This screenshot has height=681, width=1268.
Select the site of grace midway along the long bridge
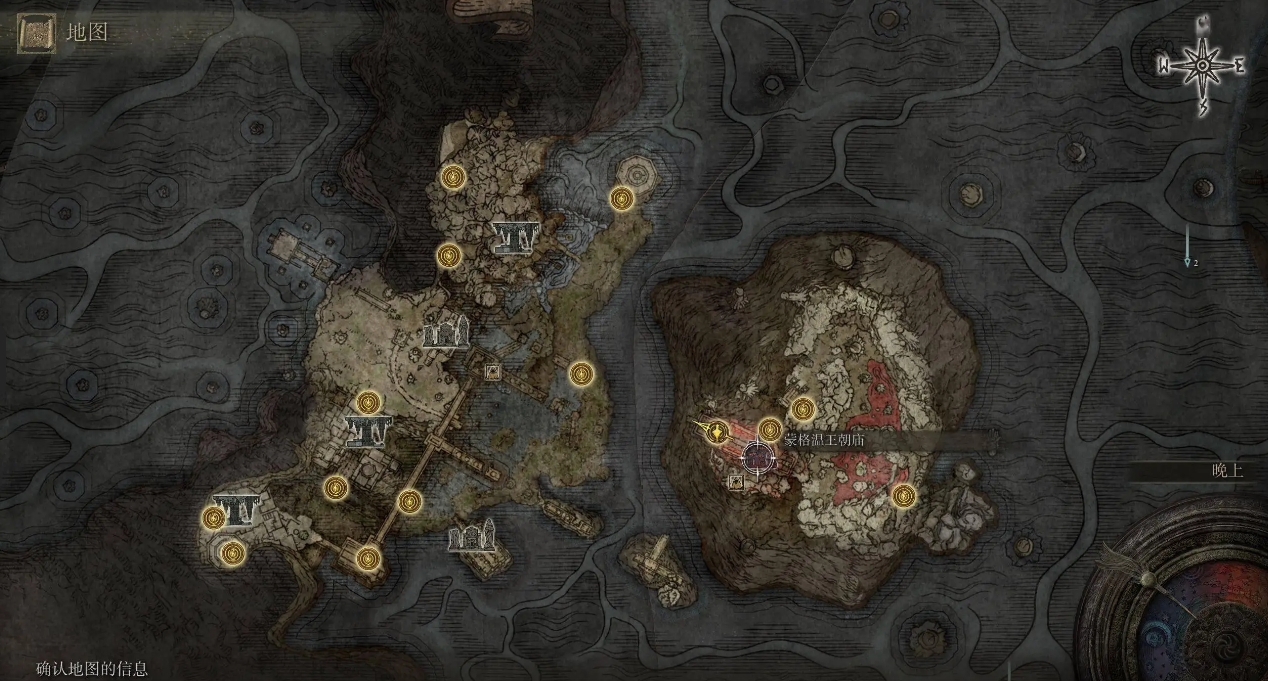coord(408,500)
